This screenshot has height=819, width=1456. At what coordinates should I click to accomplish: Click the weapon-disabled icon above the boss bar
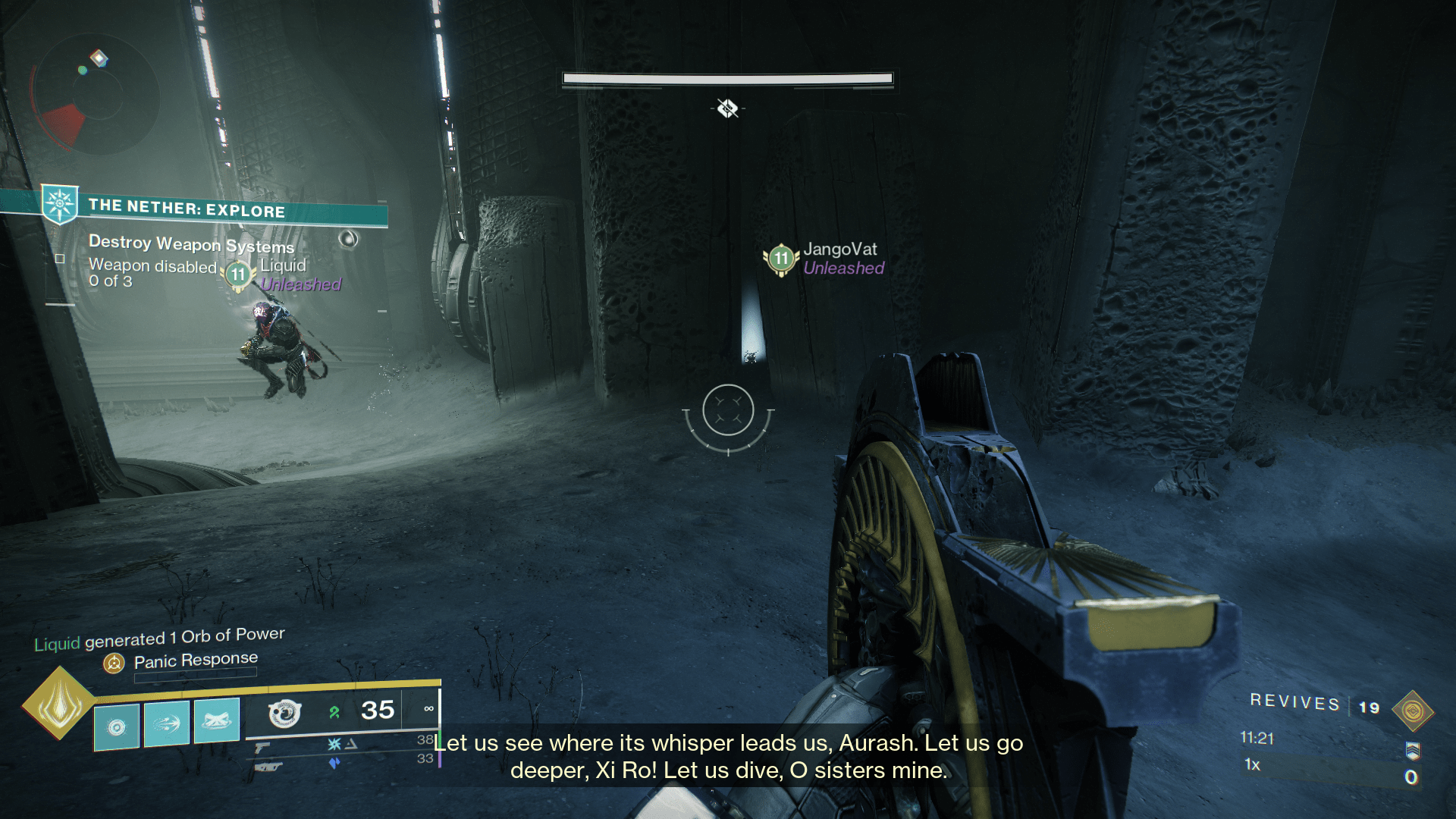(x=726, y=108)
